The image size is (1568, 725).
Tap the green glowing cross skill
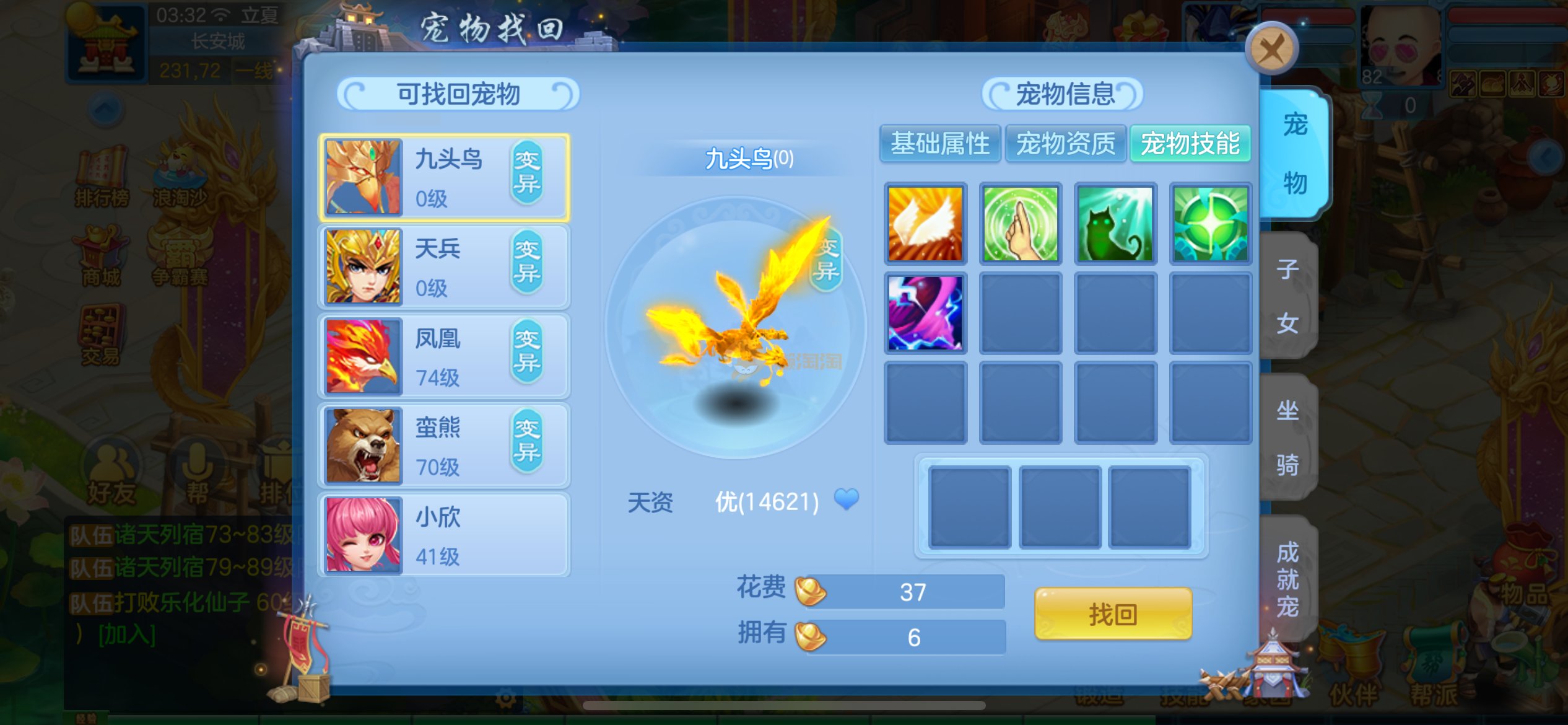(x=1210, y=224)
